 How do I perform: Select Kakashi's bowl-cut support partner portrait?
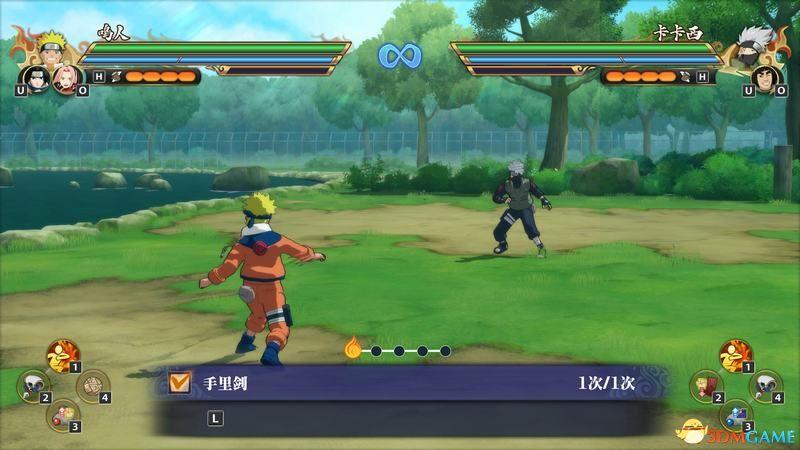(762, 78)
